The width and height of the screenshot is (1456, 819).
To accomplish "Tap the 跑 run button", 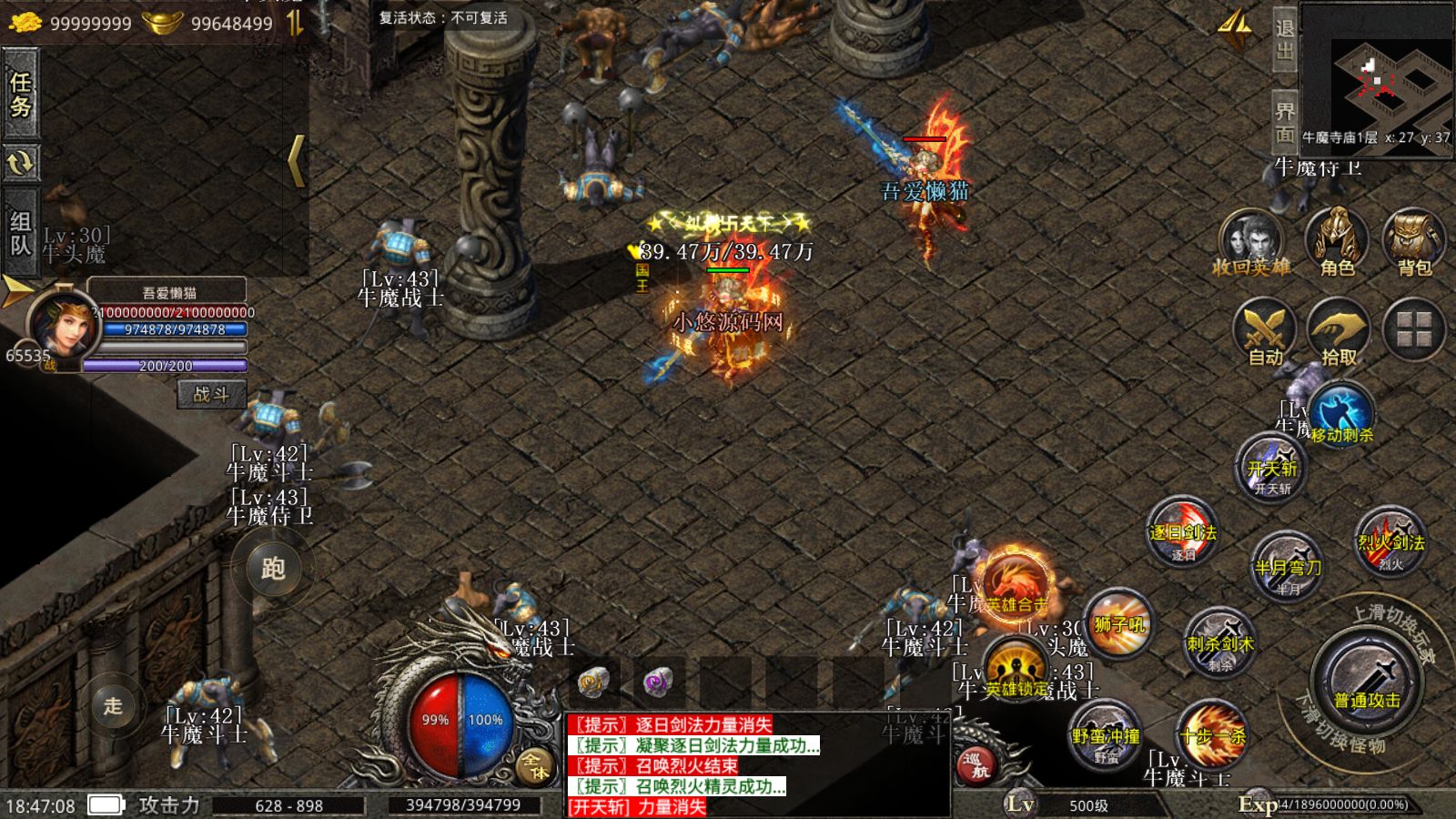I will coord(272,569).
